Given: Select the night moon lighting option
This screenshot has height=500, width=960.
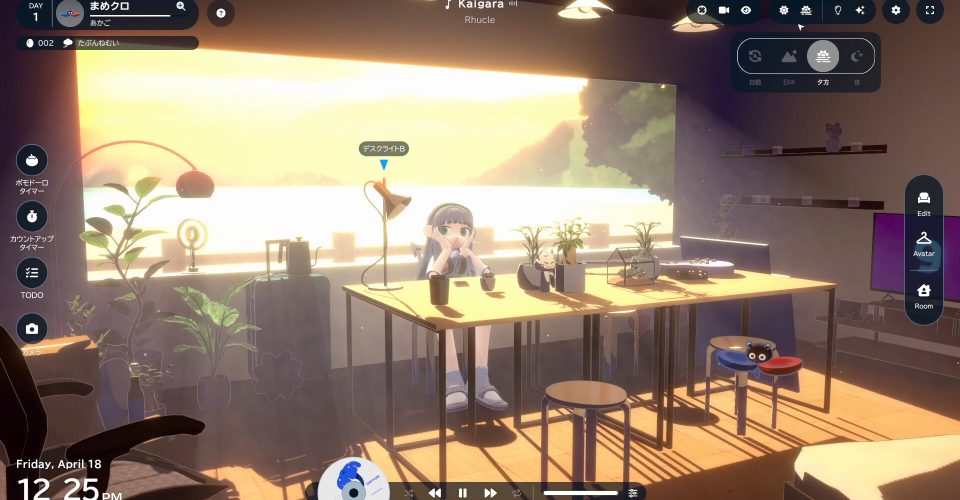Looking at the screenshot, I should [x=857, y=57].
